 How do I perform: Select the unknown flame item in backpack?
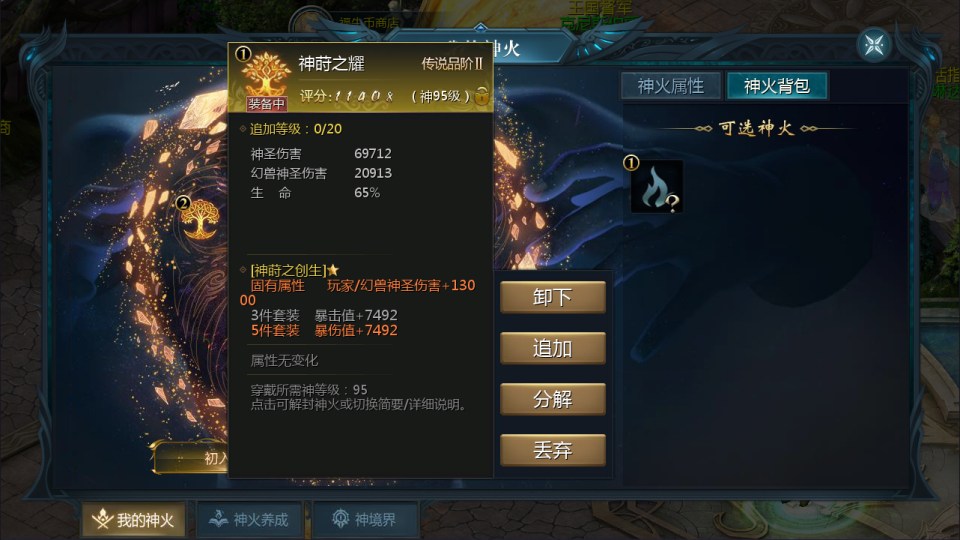click(x=656, y=187)
